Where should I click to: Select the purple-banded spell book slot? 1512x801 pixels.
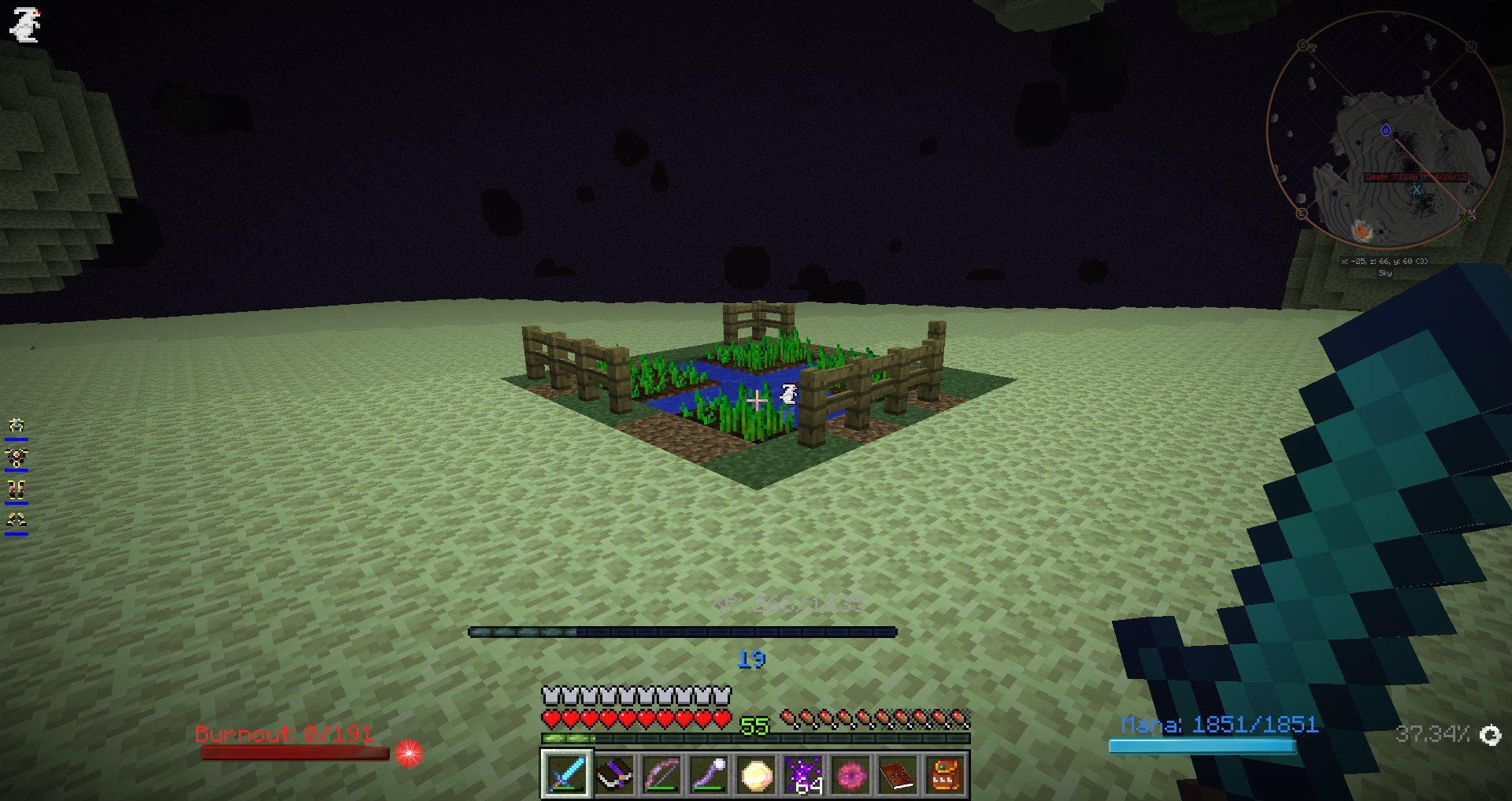click(614, 775)
